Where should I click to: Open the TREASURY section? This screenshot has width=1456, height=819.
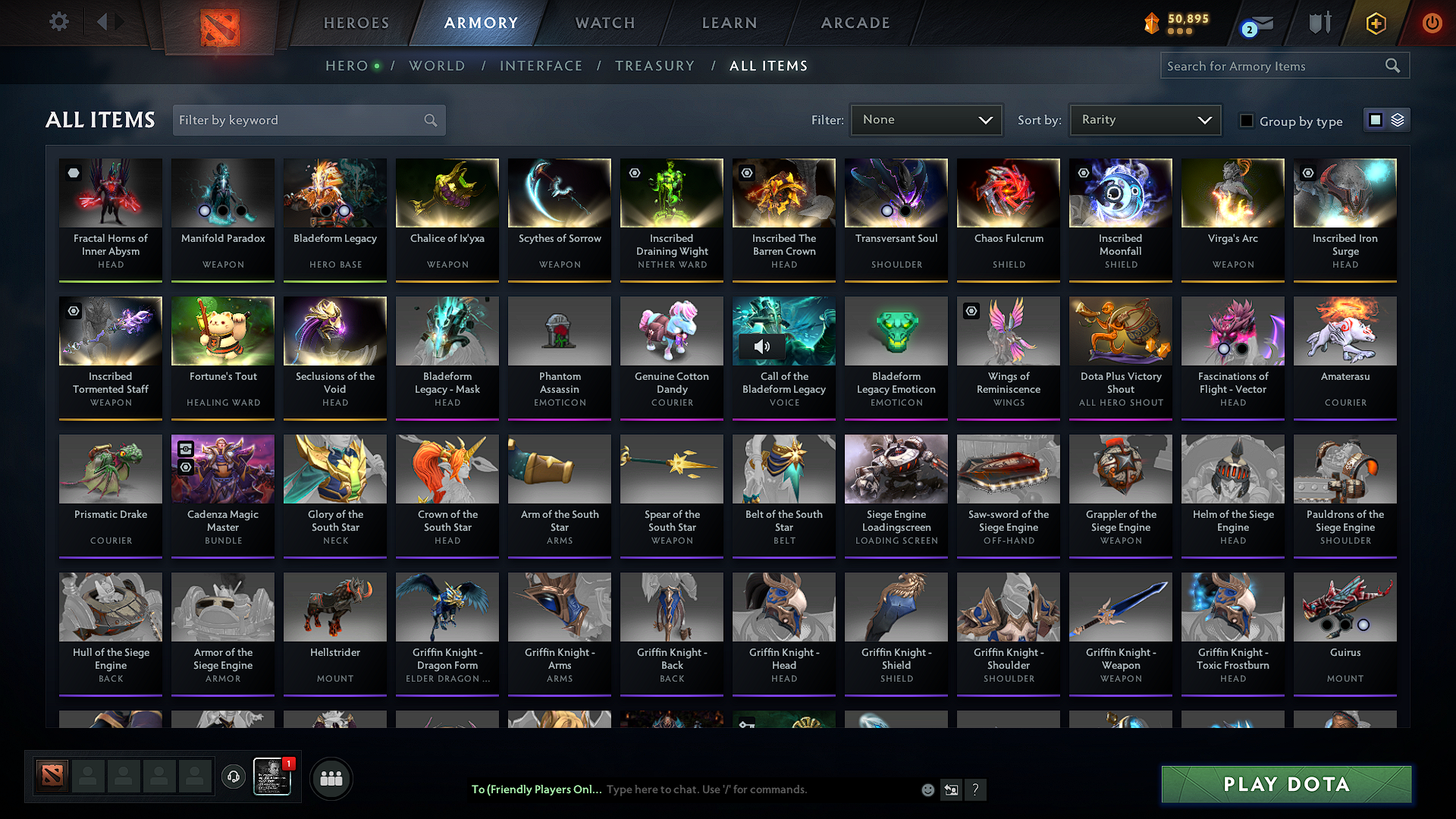coord(655,66)
